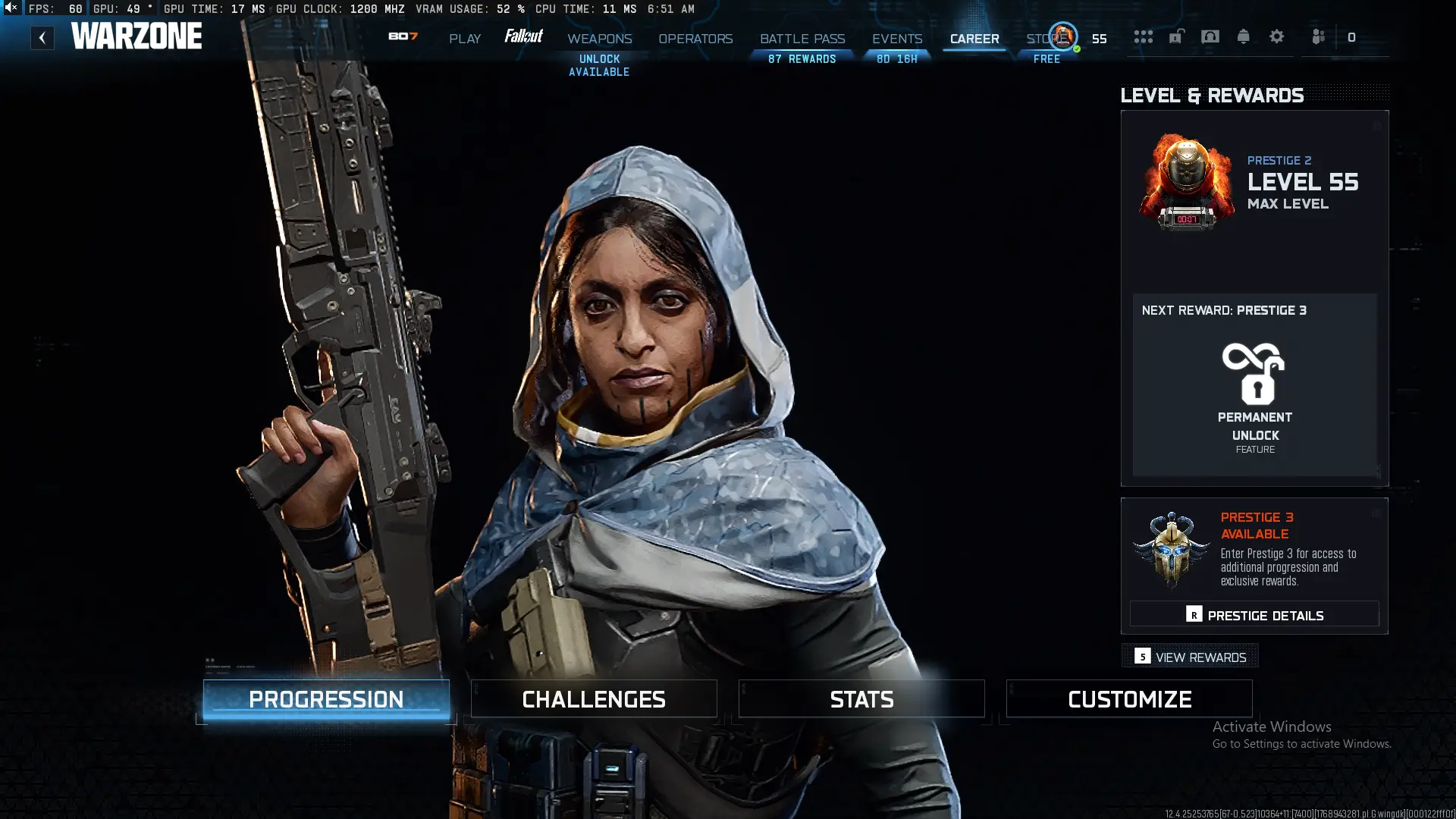Select the Career tab
Viewport: 1456px width, 819px height.
tap(974, 39)
